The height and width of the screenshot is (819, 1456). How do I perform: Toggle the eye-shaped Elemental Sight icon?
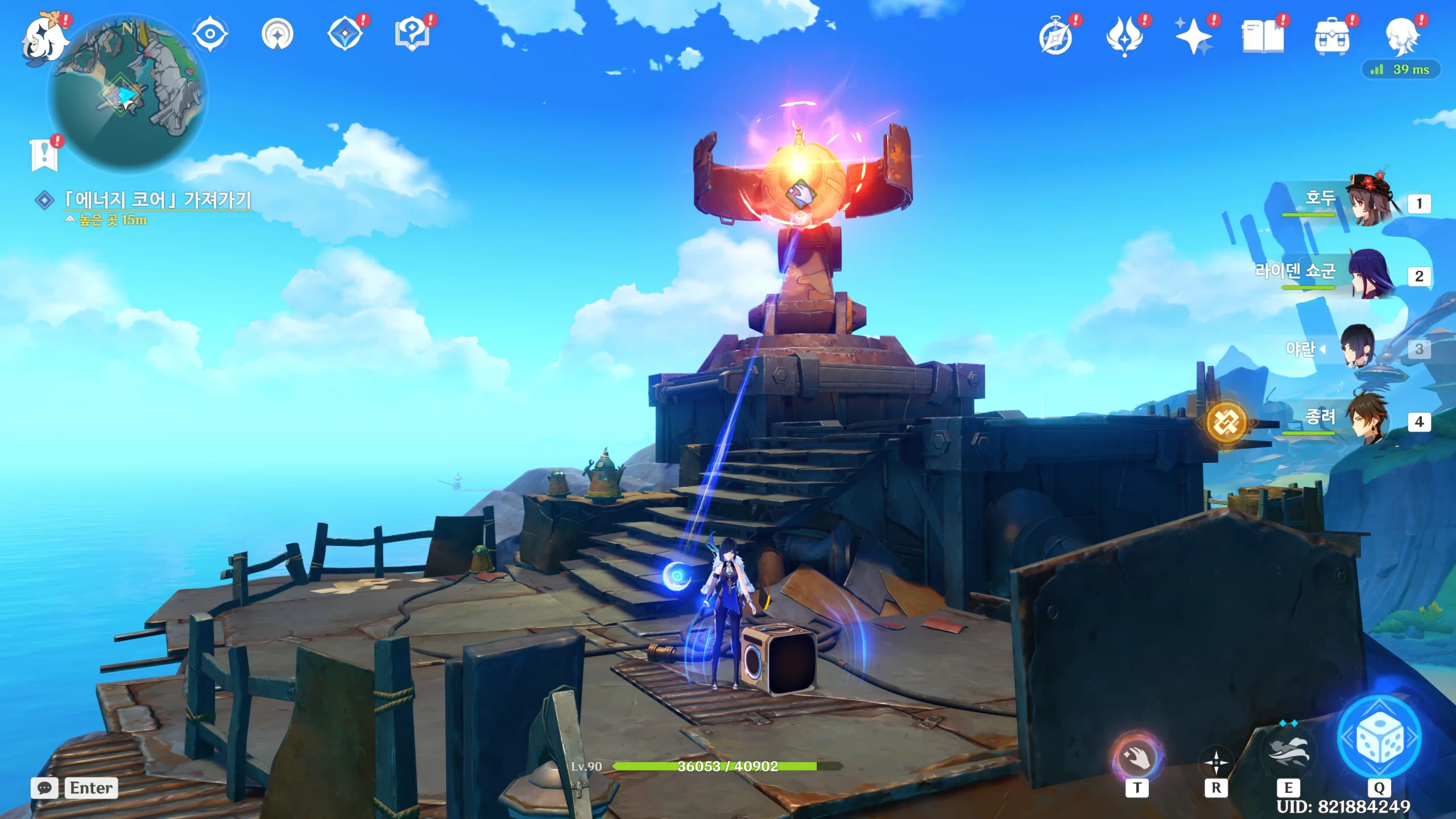210,34
